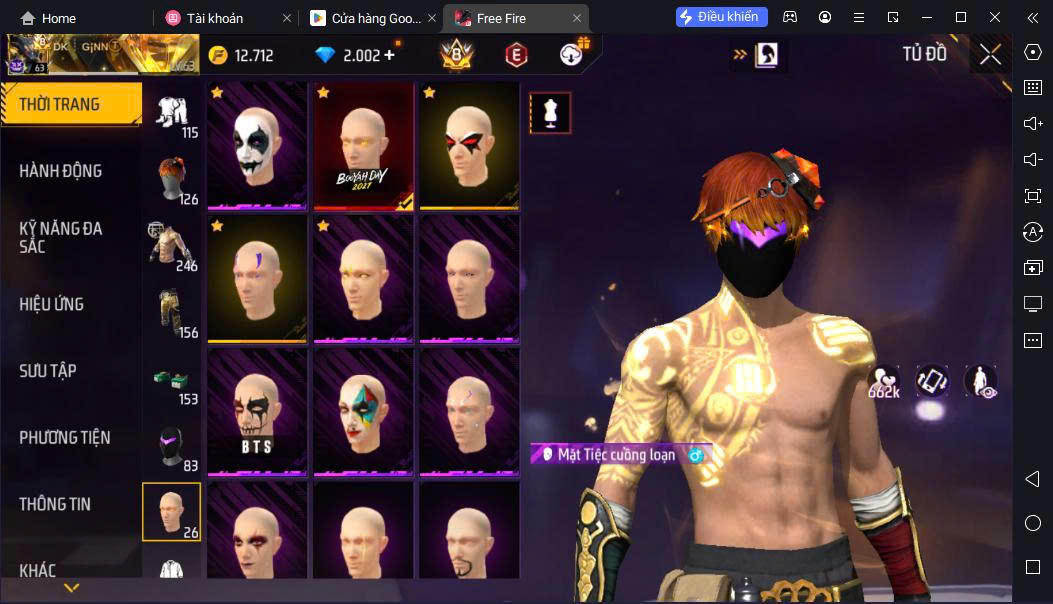Select the red eye mask face paint
This screenshot has width=1053, height=604.
469,146
